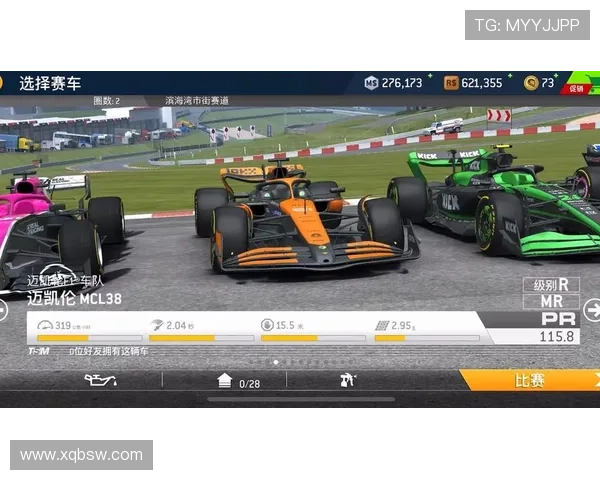600x480 pixels.
Task: Open the spray gun paint customization
Action: (348, 381)
